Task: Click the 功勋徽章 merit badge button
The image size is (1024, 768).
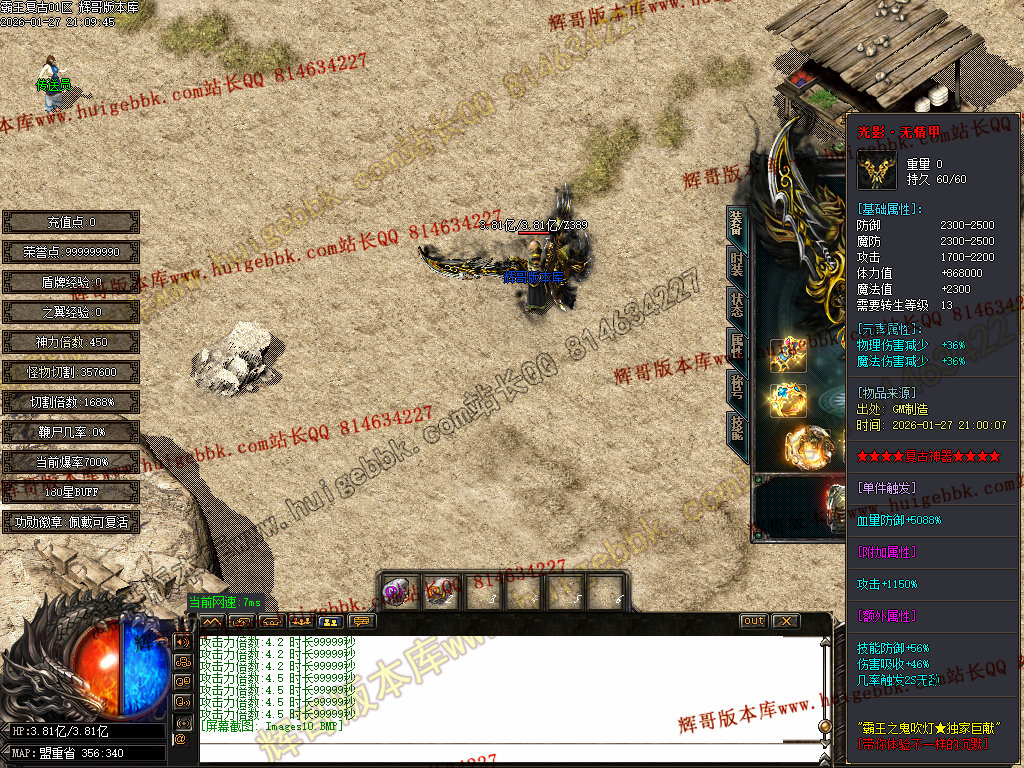Action: tap(71, 522)
